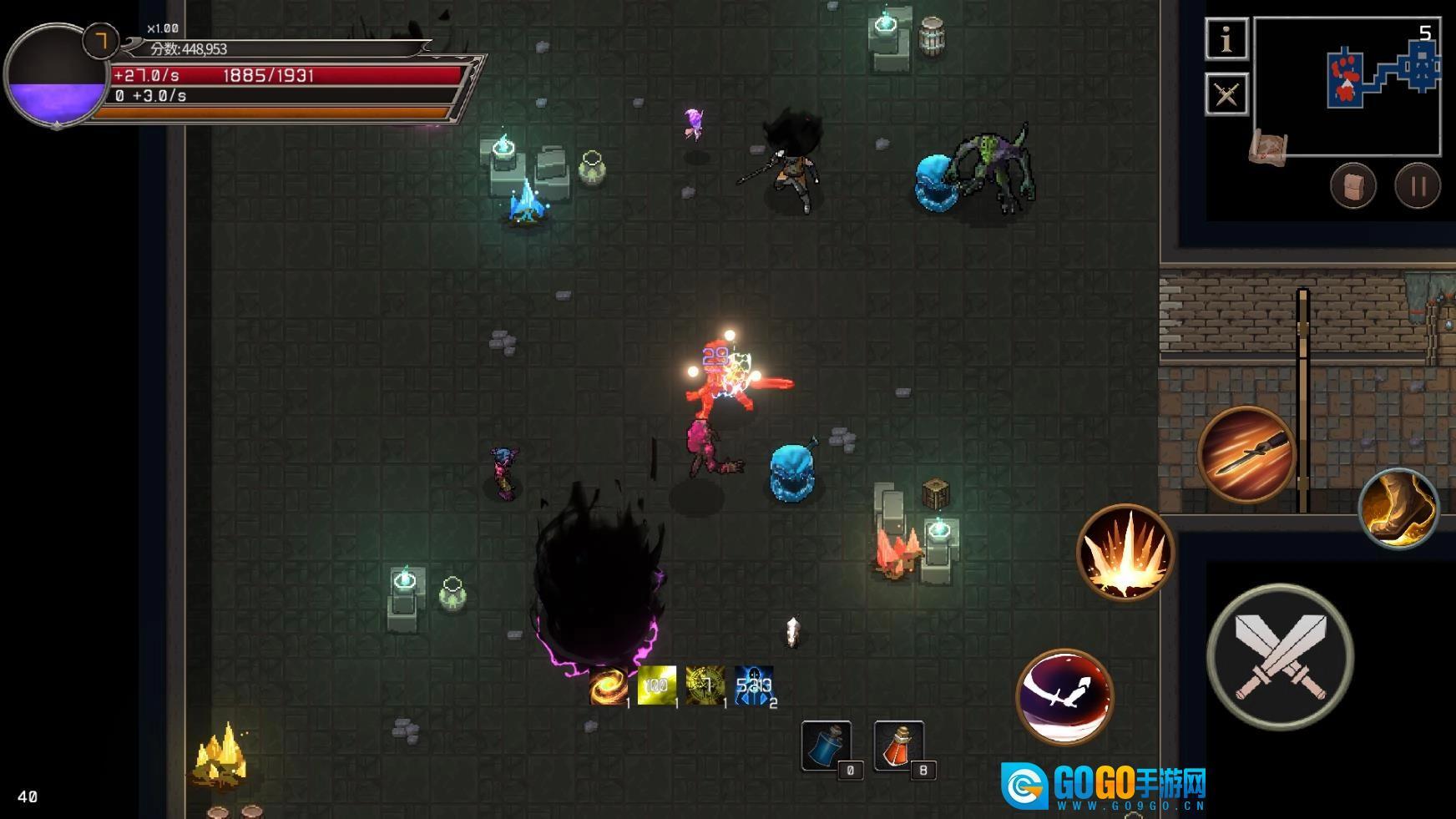Image resolution: width=1456 pixels, height=819 pixels.
Task: Use the golden boot dash skill
Action: click(x=1398, y=508)
